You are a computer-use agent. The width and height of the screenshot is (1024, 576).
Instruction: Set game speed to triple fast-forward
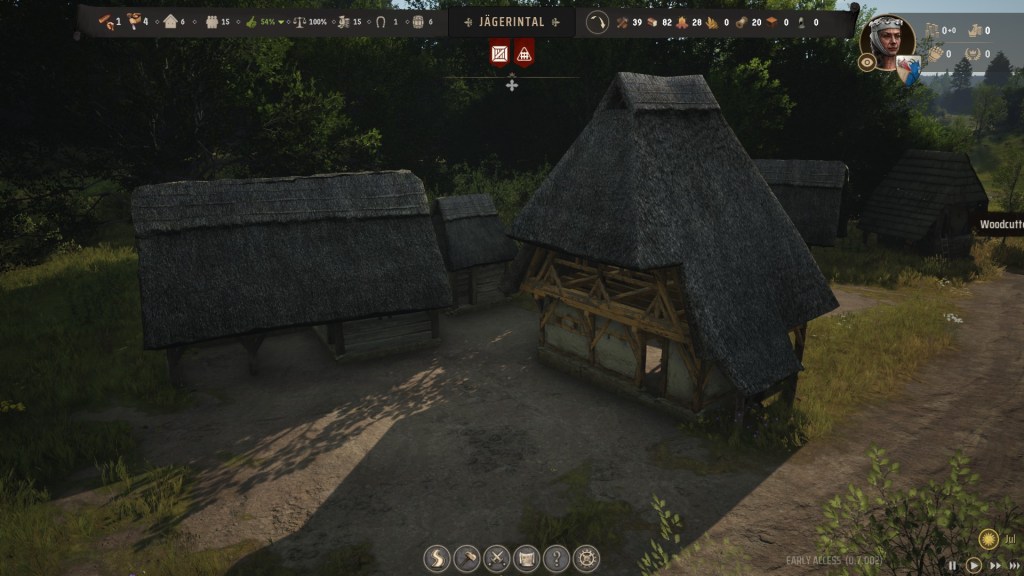1014,566
